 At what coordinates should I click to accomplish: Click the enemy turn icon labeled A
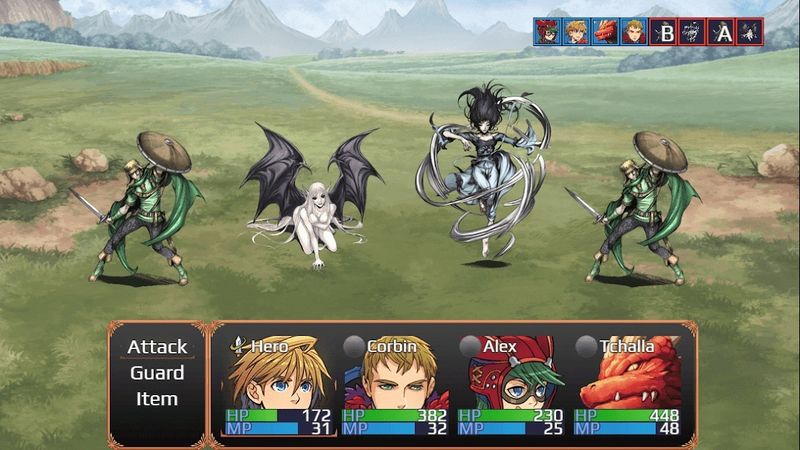coord(722,32)
